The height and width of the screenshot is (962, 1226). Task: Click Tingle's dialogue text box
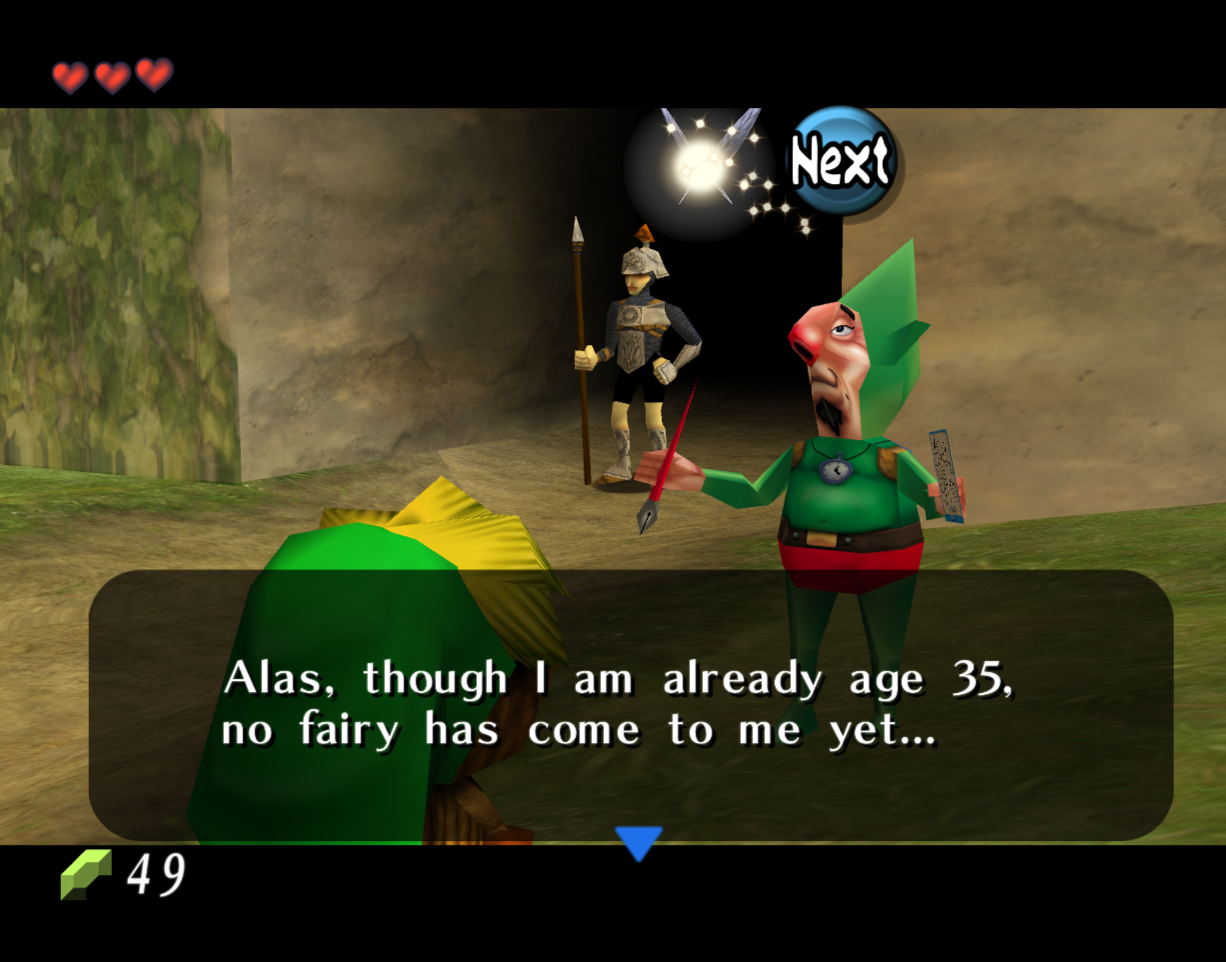[x=630, y=704]
